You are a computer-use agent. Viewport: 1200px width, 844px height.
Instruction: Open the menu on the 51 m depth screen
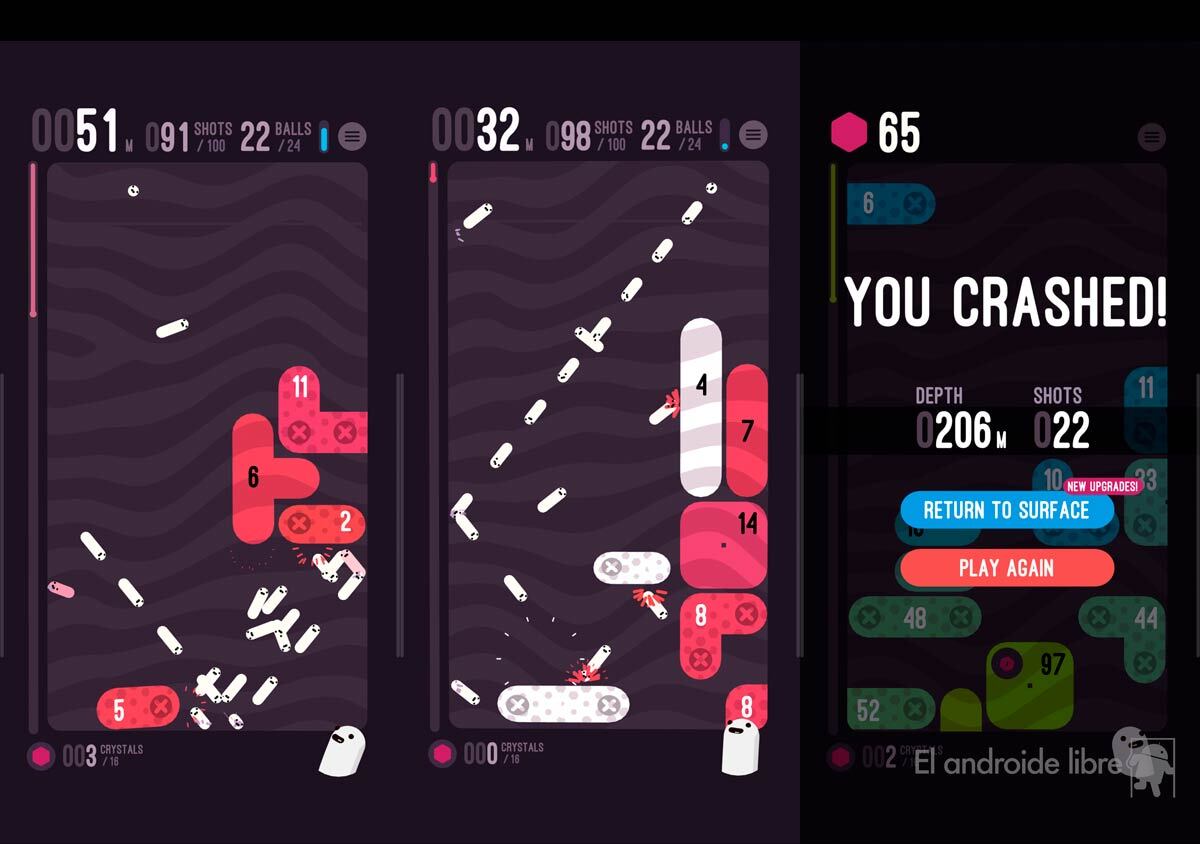[352, 136]
